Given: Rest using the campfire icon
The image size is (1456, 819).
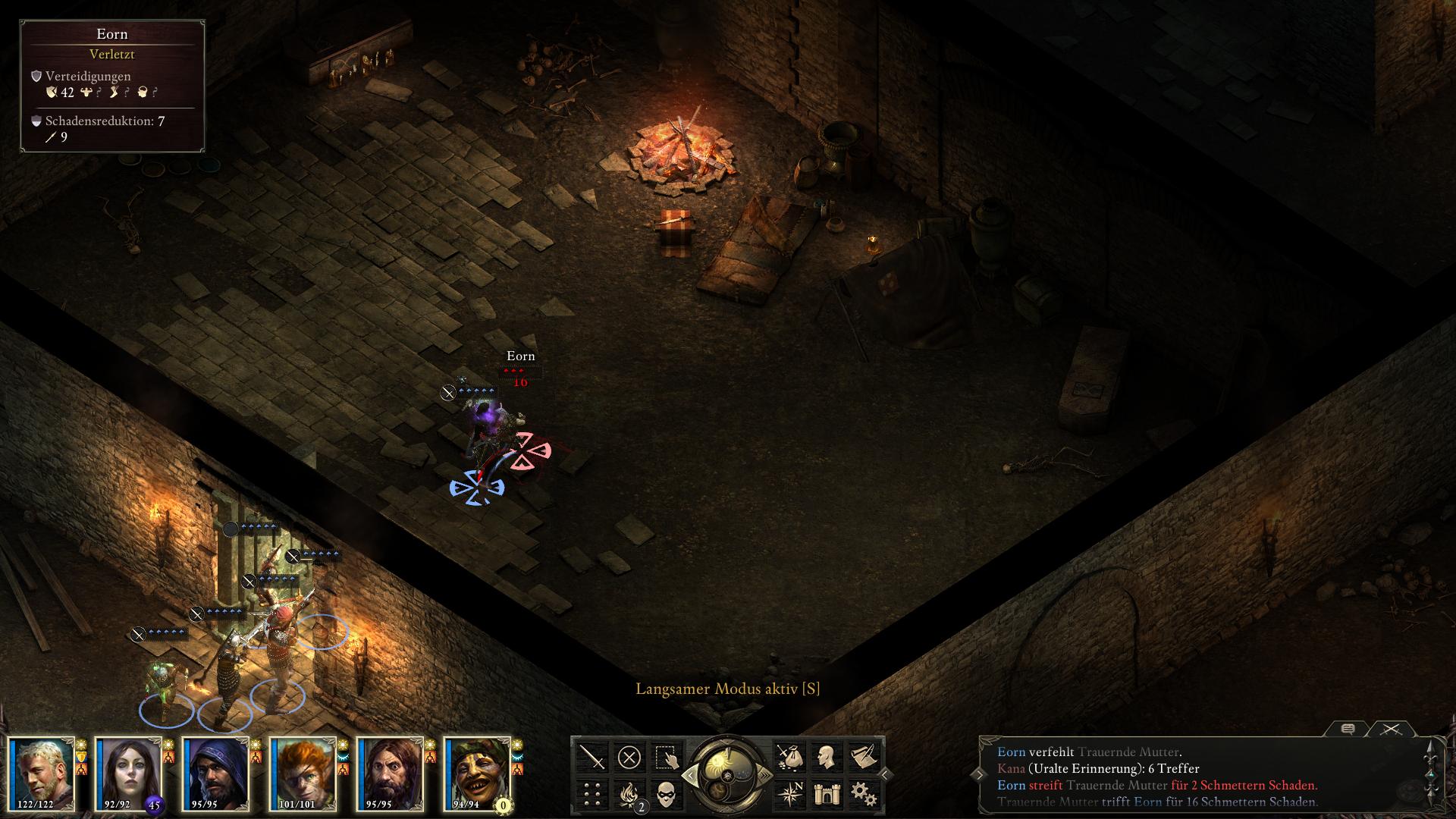Looking at the screenshot, I should (x=629, y=794).
